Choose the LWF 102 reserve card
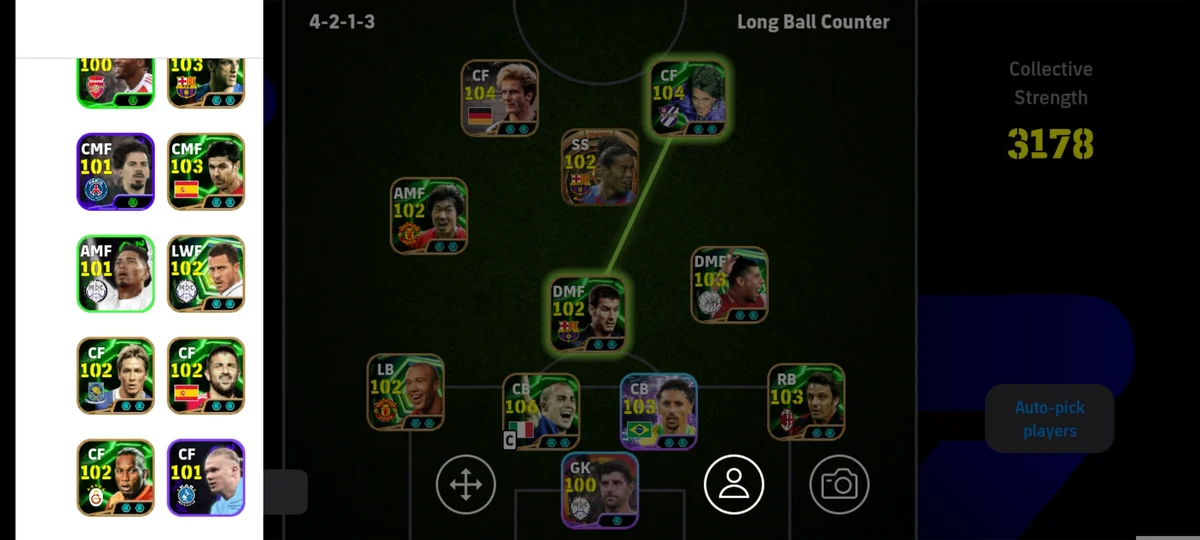The width and height of the screenshot is (1200, 540). pyautogui.click(x=206, y=274)
